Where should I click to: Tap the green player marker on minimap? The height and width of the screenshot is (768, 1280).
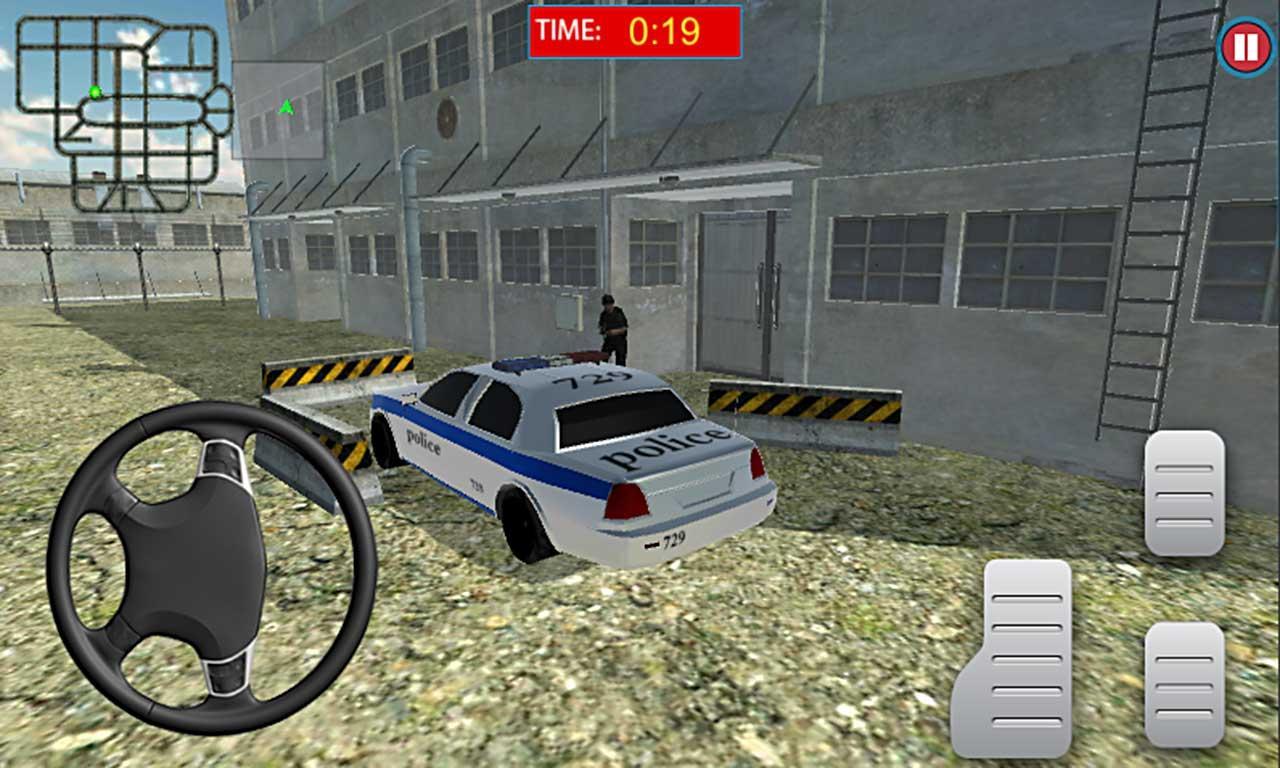[93, 93]
